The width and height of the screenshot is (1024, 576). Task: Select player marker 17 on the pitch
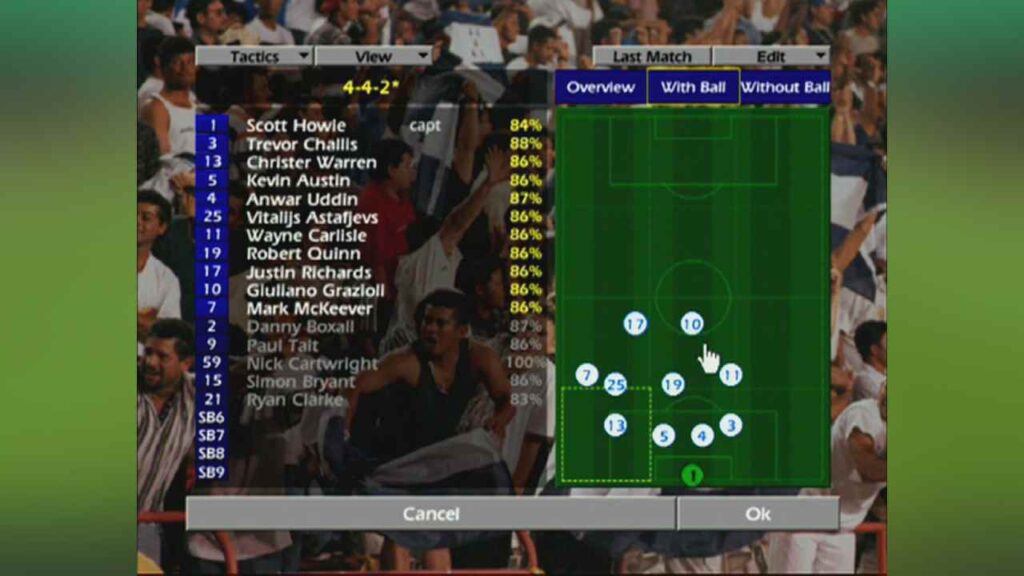pyautogui.click(x=635, y=324)
